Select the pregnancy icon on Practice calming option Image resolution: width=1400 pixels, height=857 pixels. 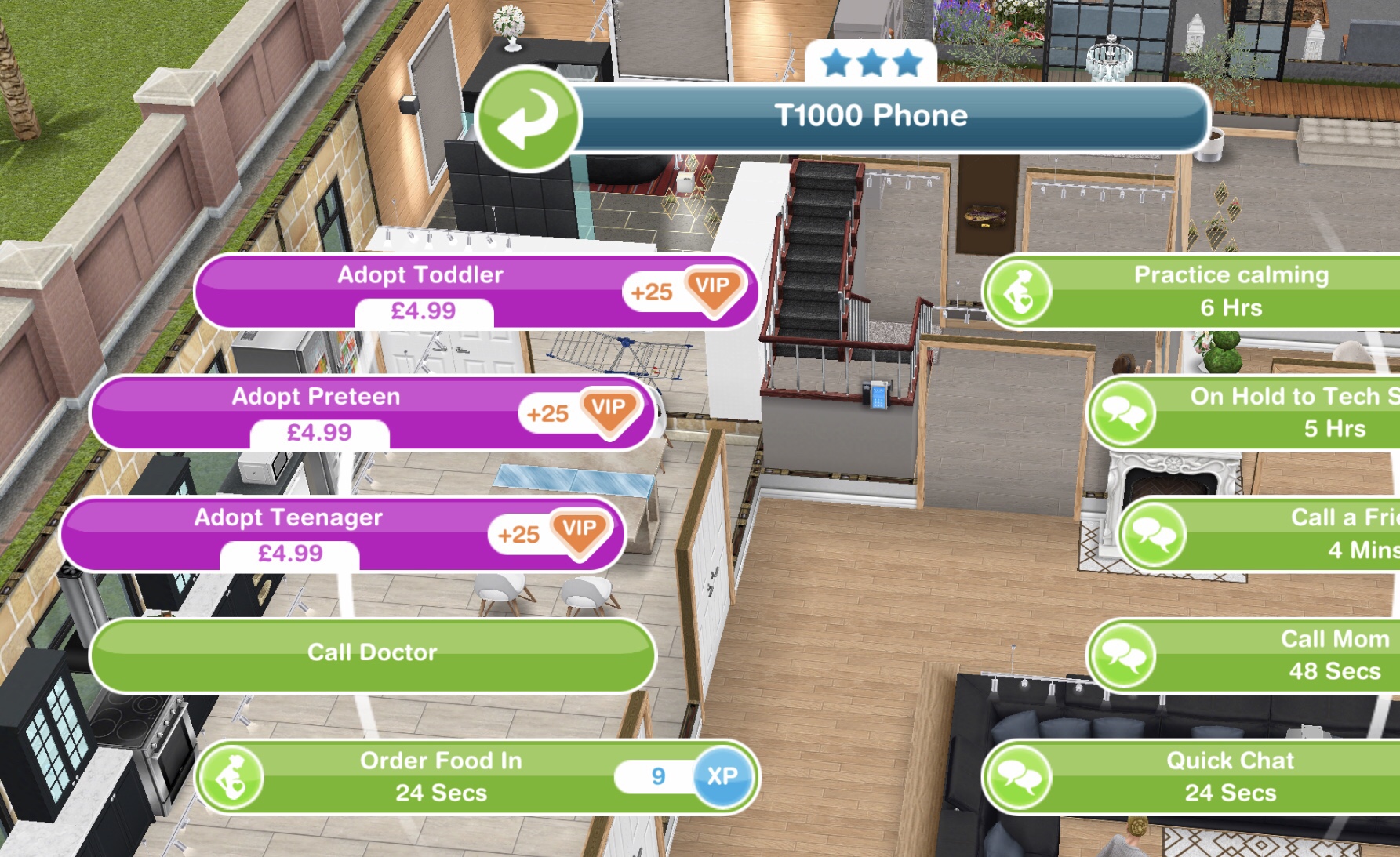pos(1020,292)
